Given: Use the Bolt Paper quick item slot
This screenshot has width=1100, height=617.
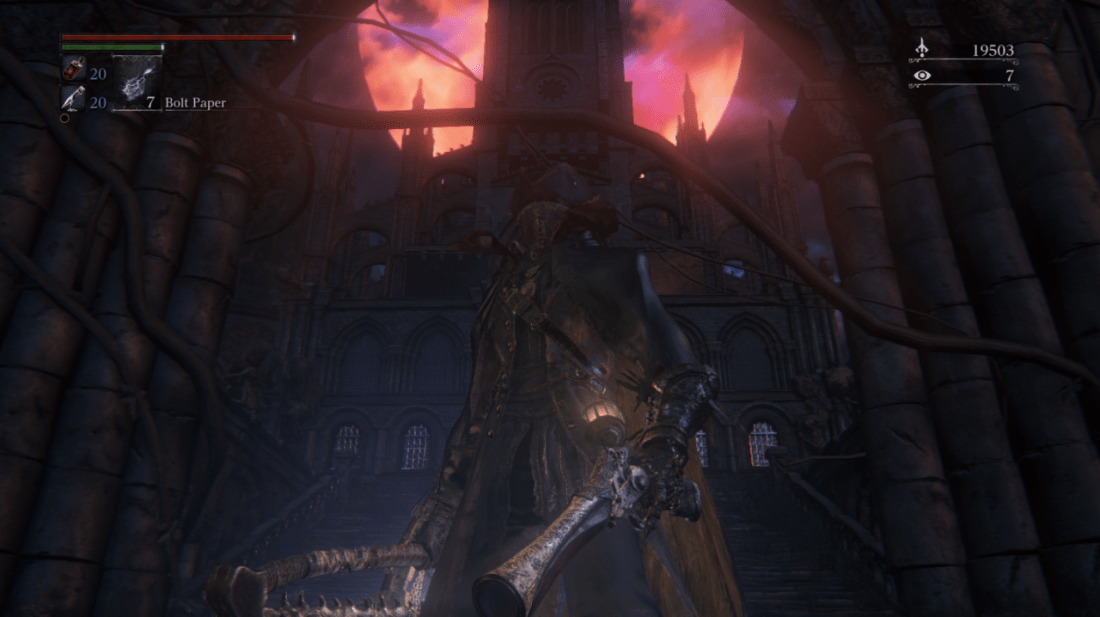Looking at the screenshot, I should coord(136,80).
